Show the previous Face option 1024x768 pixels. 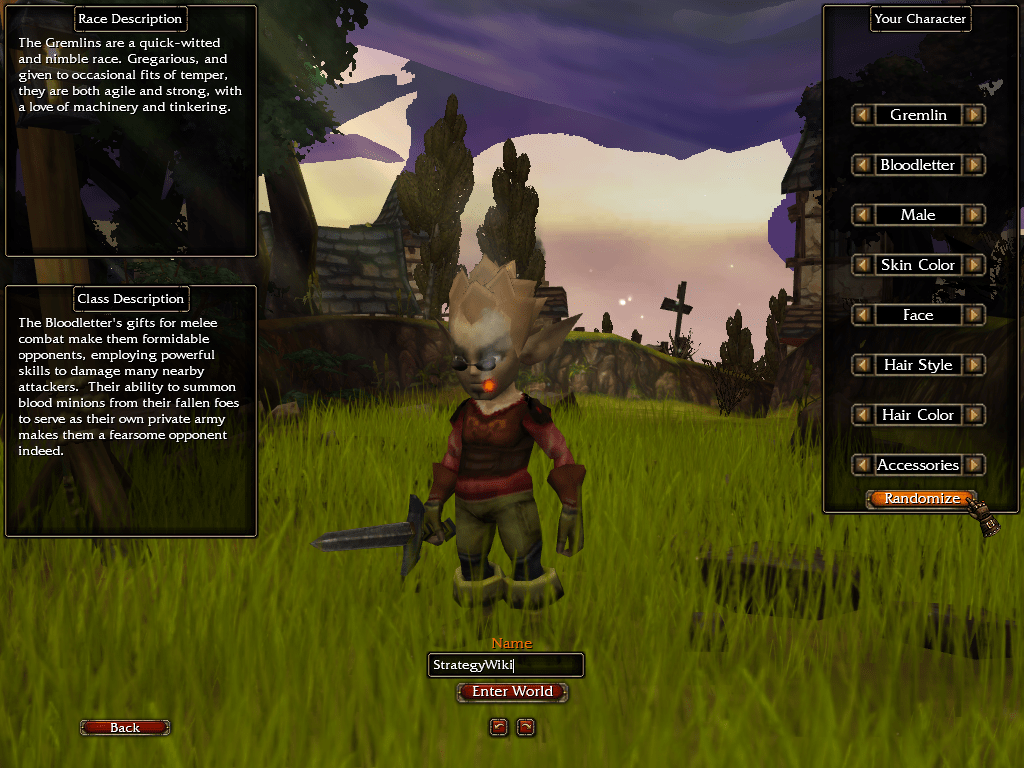(x=861, y=315)
